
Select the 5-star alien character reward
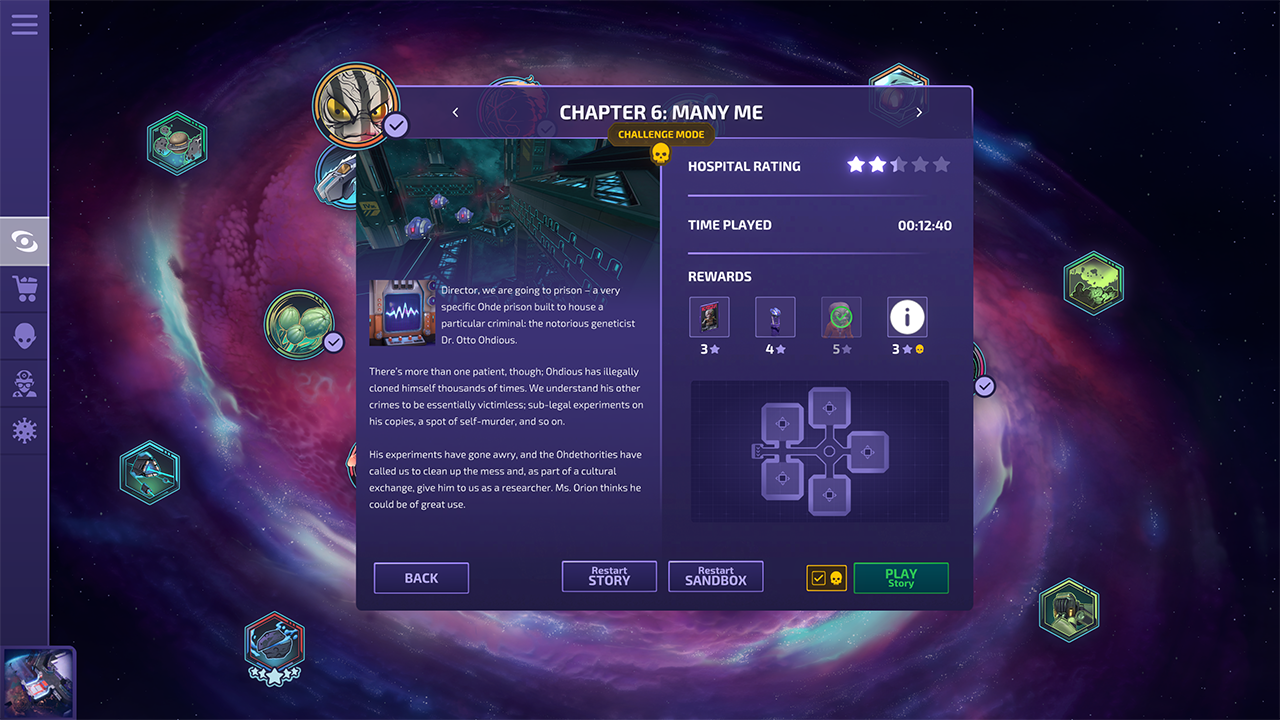[841, 316]
